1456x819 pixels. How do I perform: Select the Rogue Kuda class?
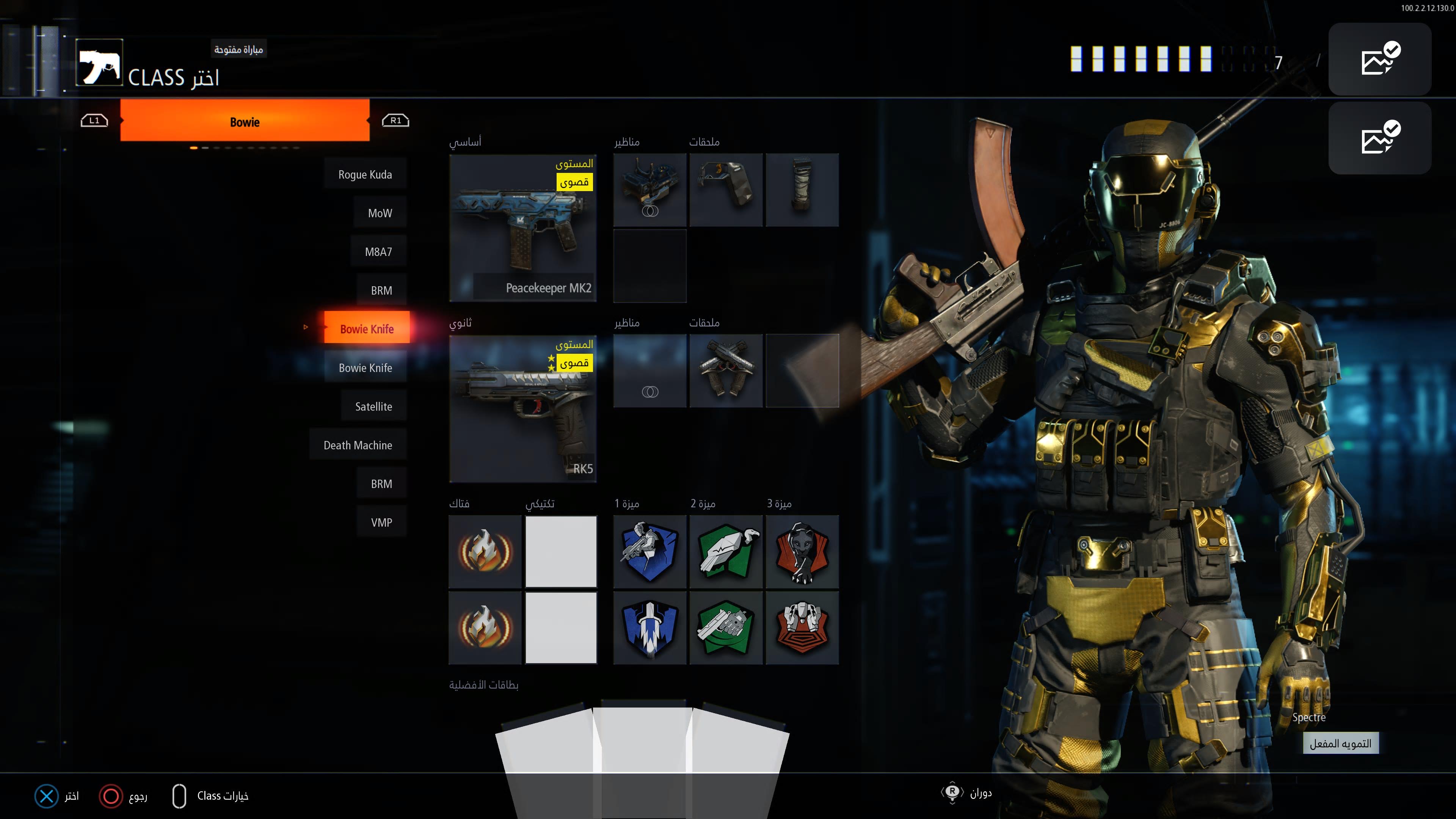coord(365,174)
